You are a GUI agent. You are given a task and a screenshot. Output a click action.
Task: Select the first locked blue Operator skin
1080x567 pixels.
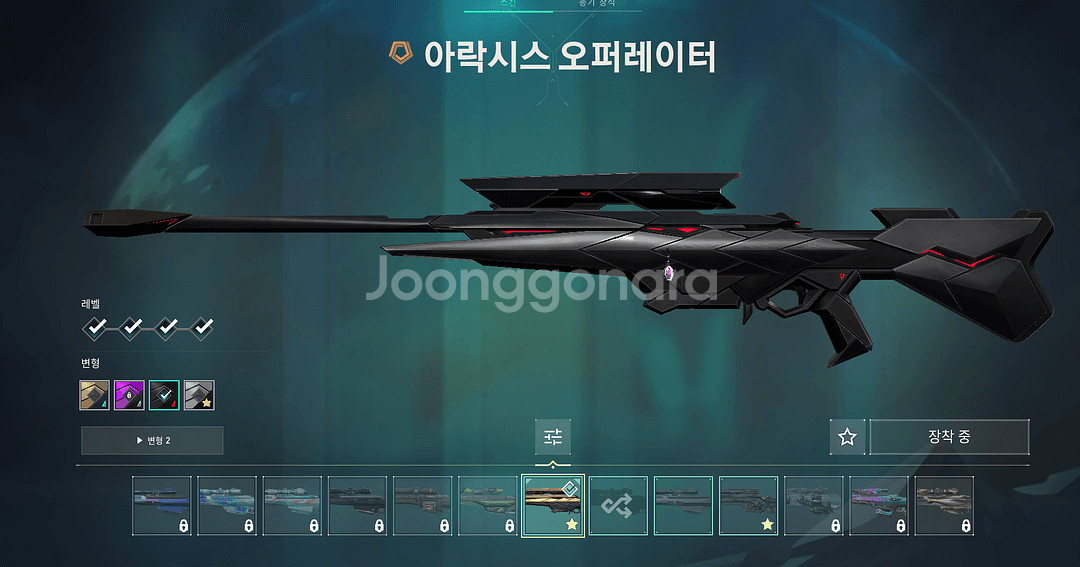[162, 506]
